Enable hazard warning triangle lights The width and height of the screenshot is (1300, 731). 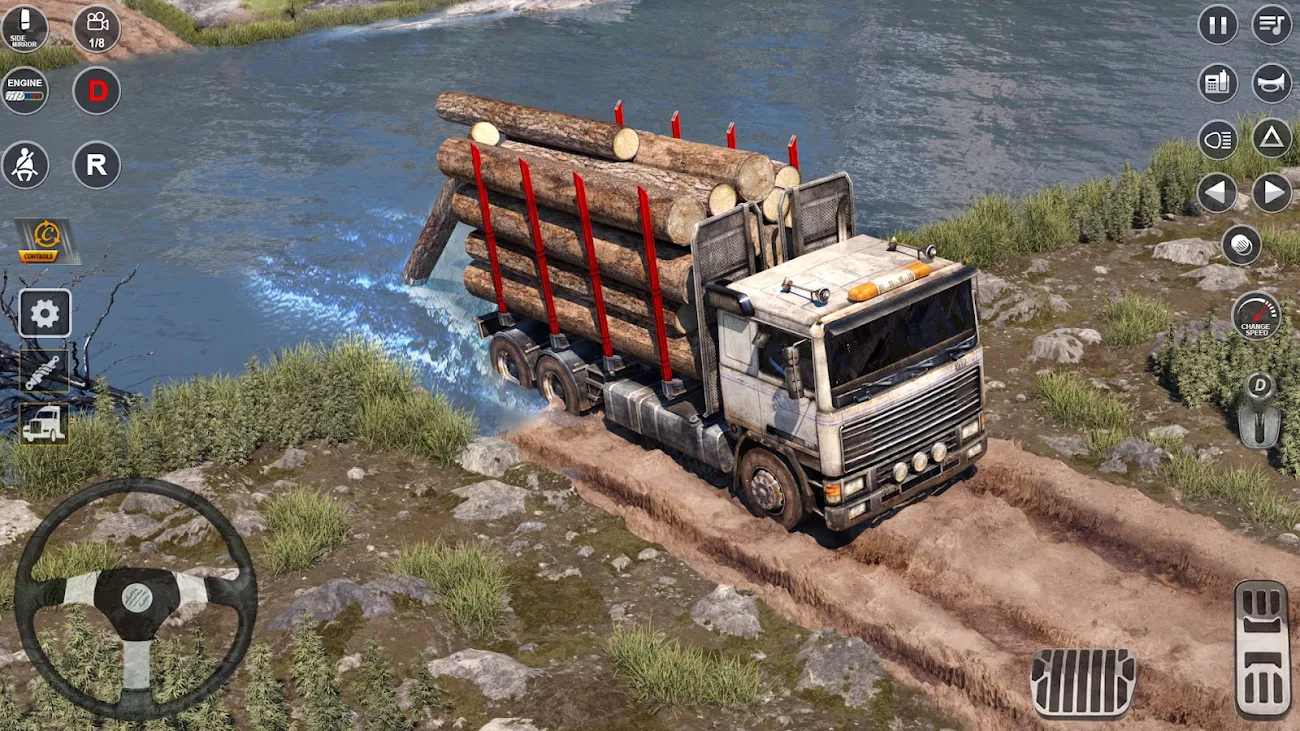point(1270,139)
